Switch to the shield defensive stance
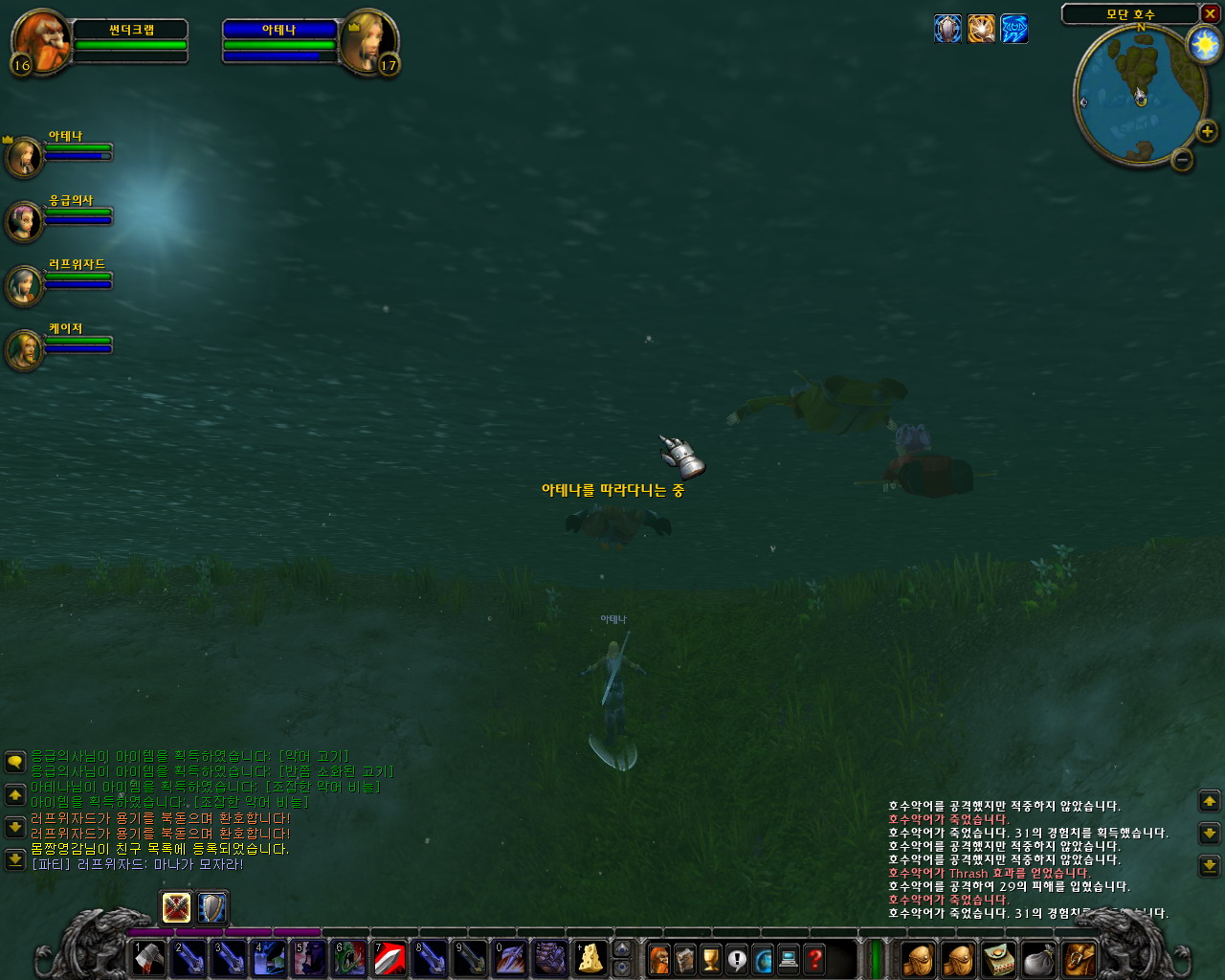Viewport: 1225px width, 980px height. tap(212, 907)
